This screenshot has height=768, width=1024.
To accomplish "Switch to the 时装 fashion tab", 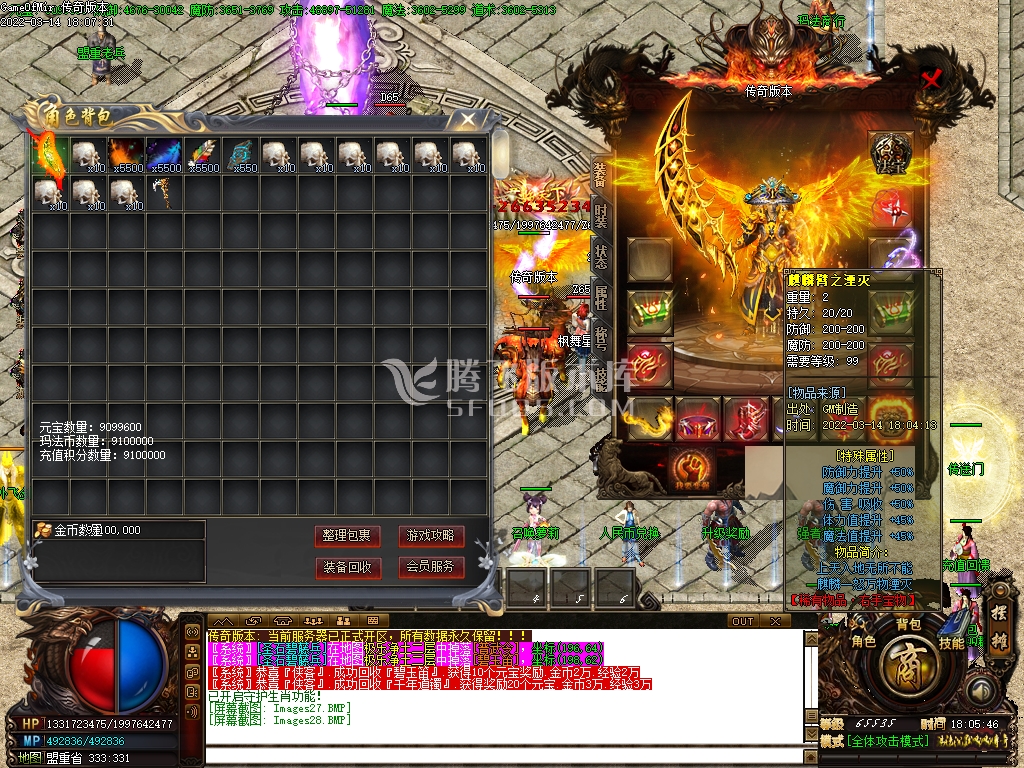I will [600, 215].
